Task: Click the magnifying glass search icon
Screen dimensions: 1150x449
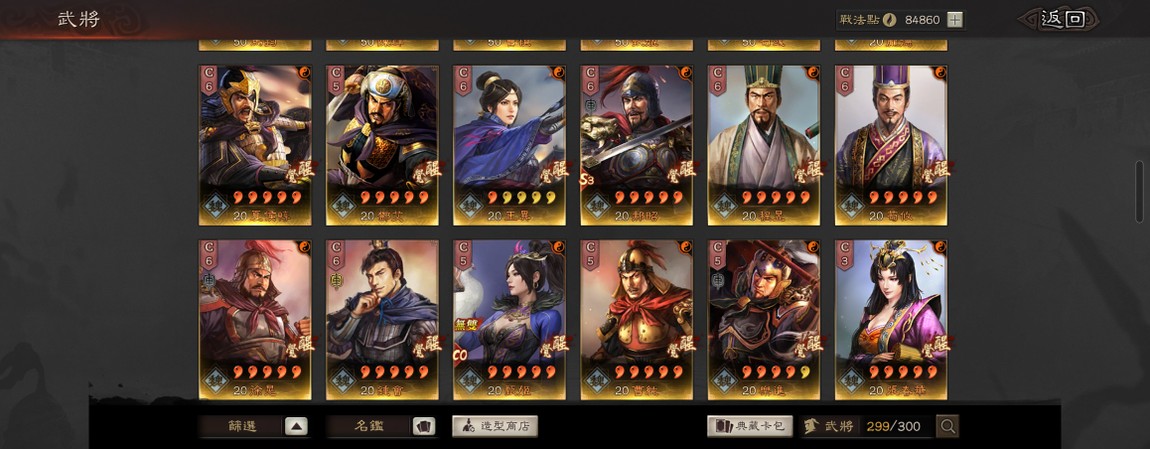Action: (948, 426)
